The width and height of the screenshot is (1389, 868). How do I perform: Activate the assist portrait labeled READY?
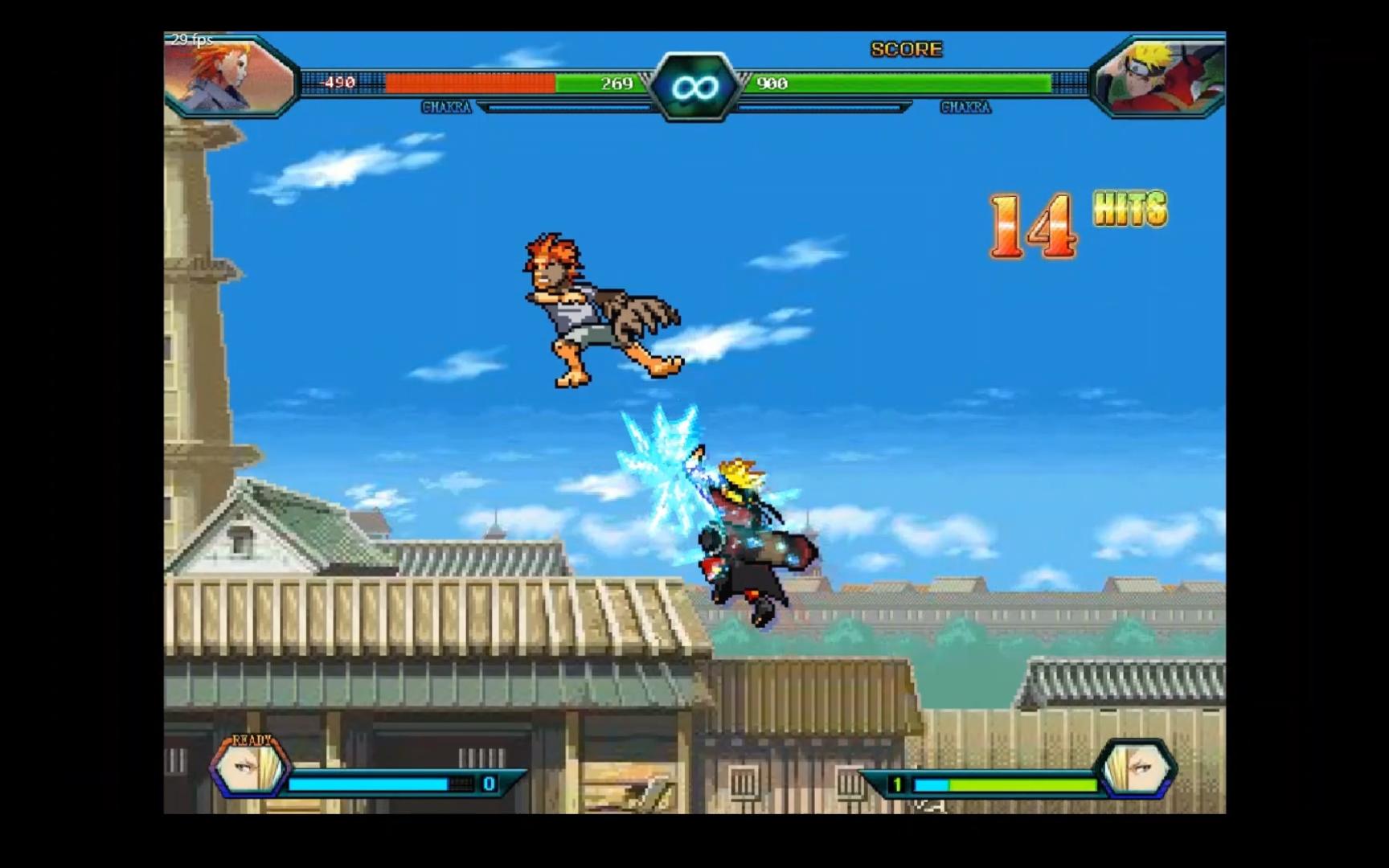click(248, 768)
